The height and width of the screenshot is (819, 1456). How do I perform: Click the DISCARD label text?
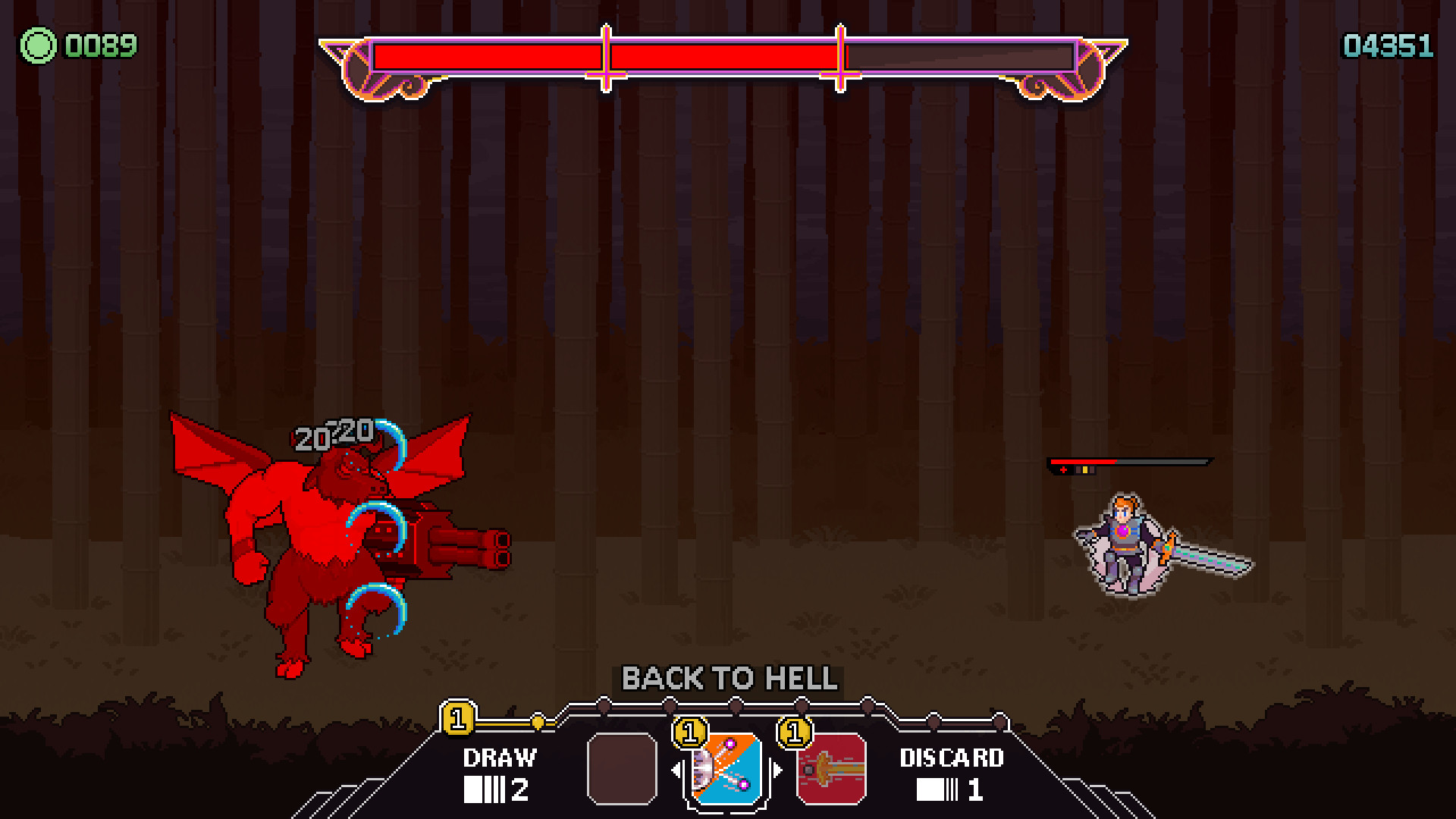click(x=952, y=758)
